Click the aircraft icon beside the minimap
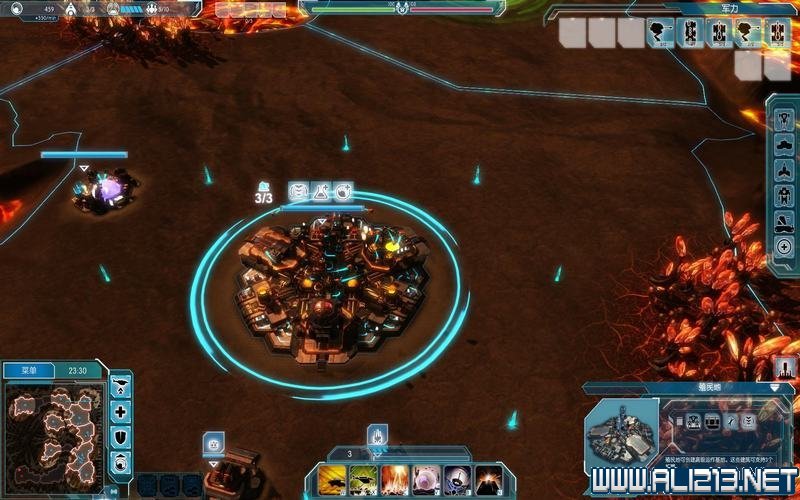Image resolution: width=800 pixels, height=500 pixels. click(121, 387)
